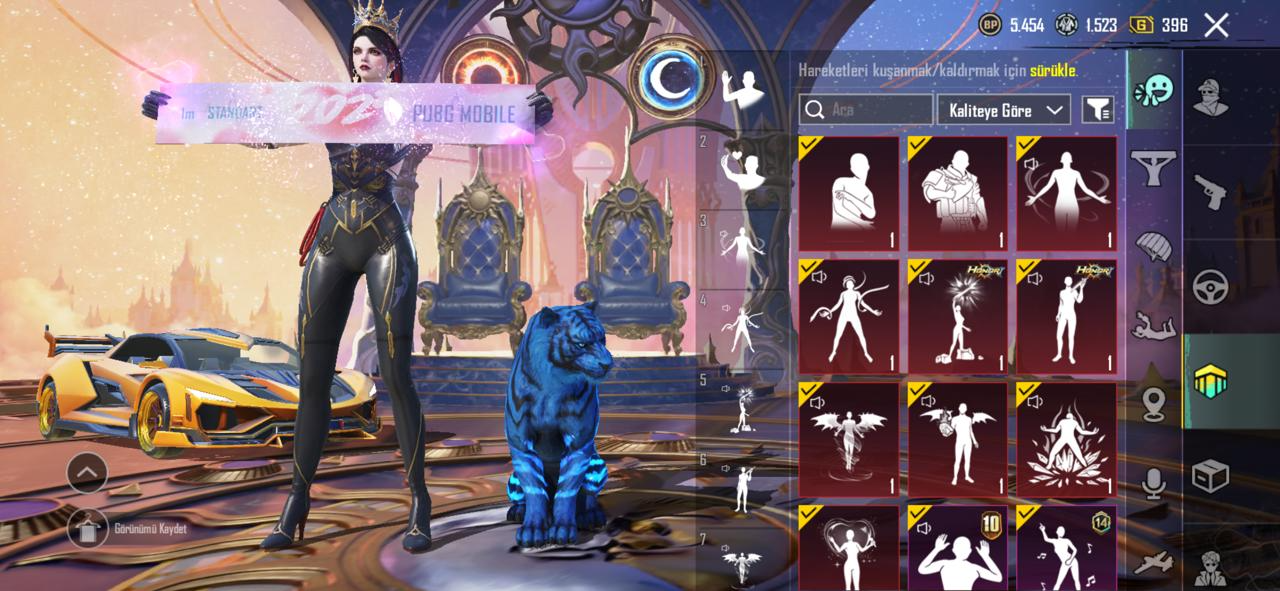1280x591 pixels.
Task: Open the filter options button
Action: (1098, 110)
